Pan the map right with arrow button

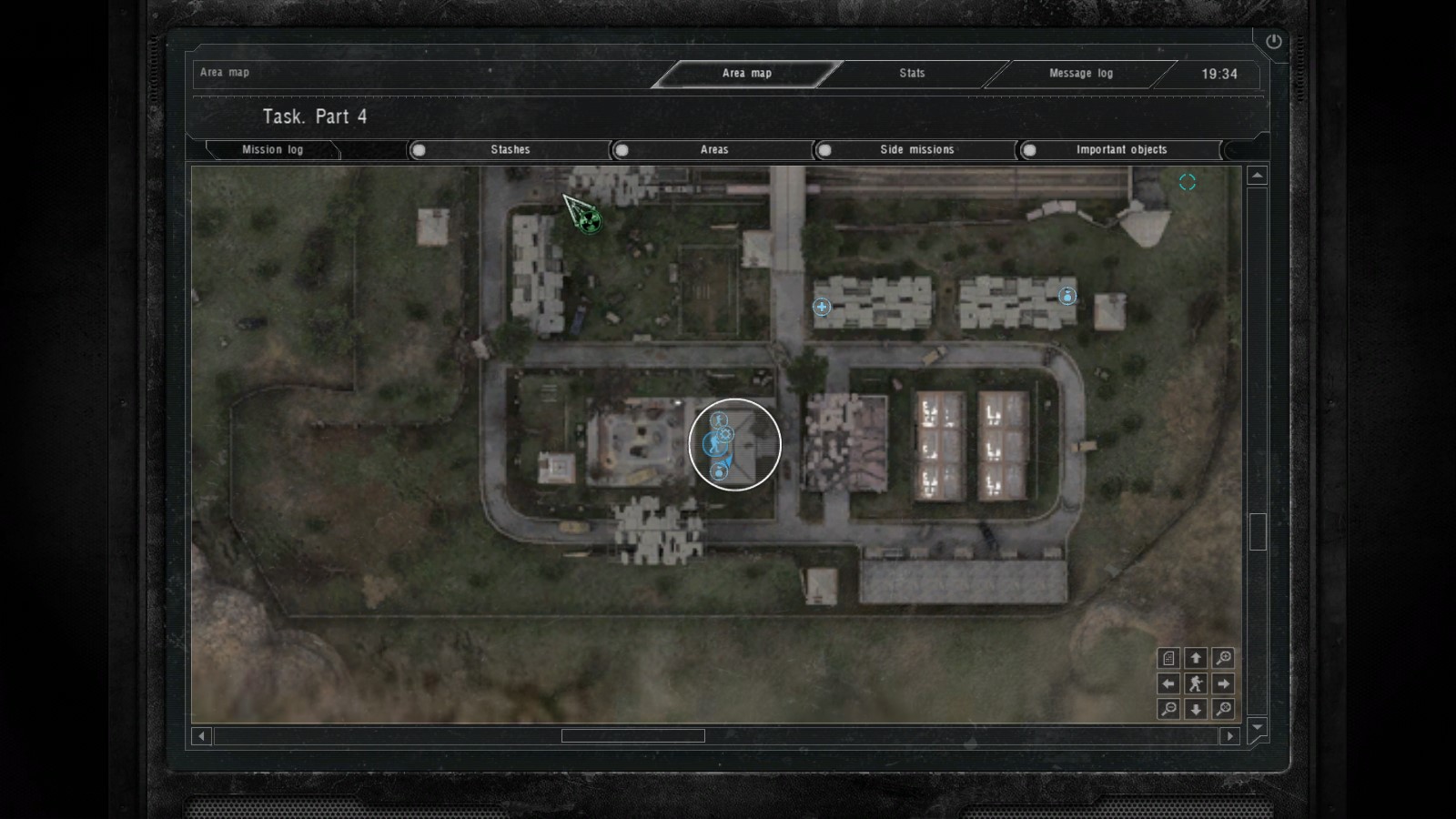(1223, 683)
